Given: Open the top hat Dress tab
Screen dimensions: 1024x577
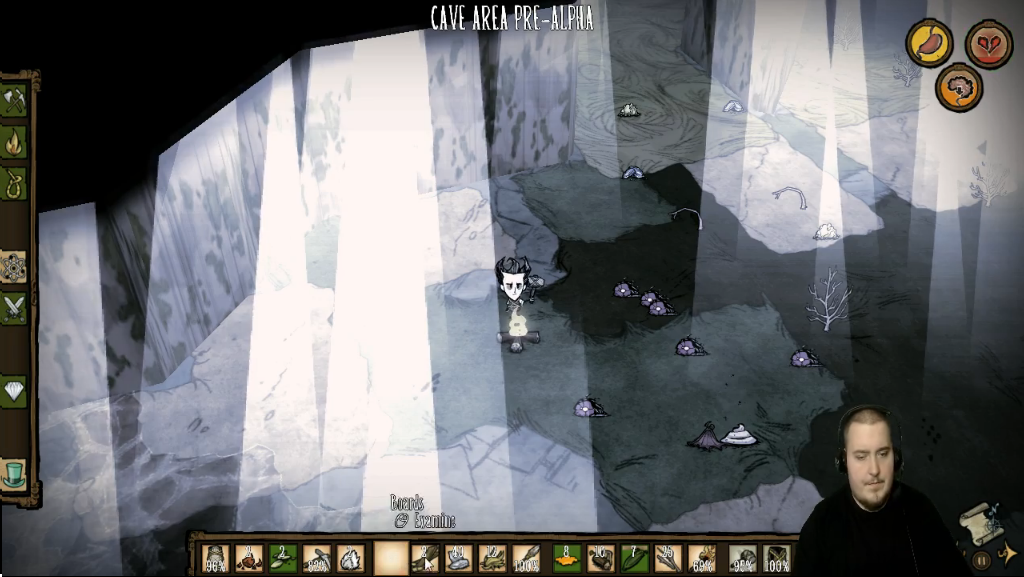Looking at the screenshot, I should pos(14,474).
